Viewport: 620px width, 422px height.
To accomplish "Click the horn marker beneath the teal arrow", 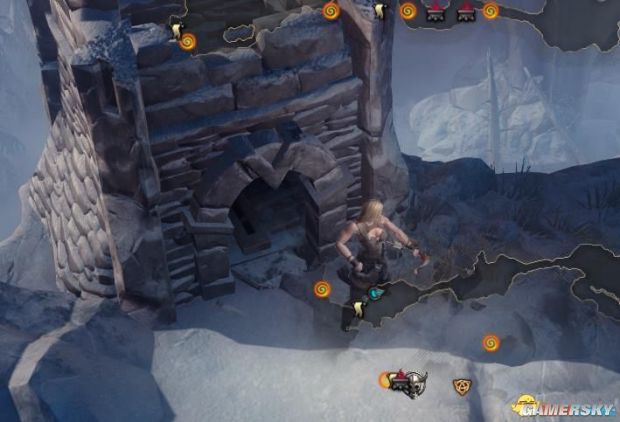I will (359, 311).
